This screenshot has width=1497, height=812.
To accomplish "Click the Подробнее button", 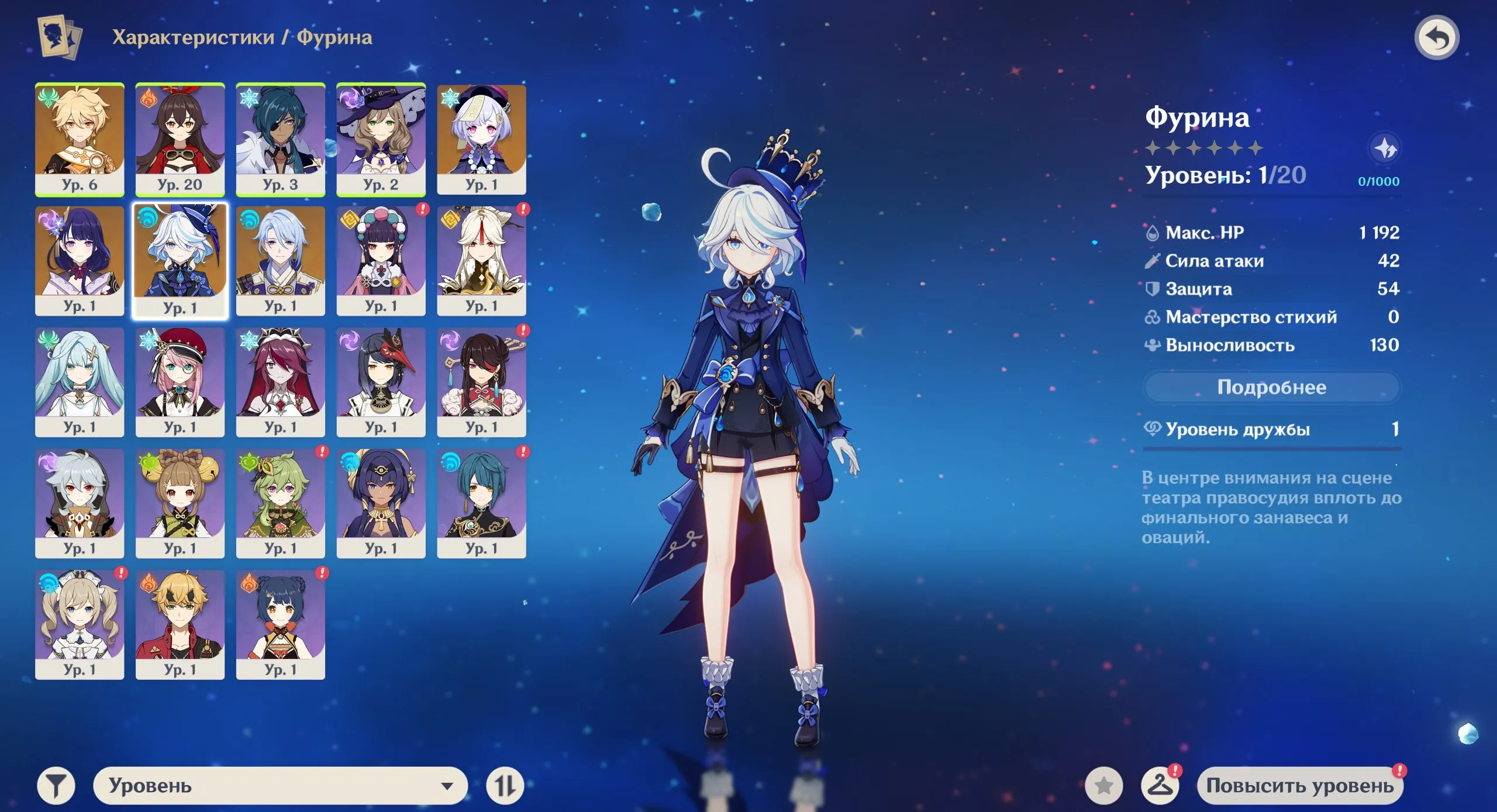I will (1271, 387).
